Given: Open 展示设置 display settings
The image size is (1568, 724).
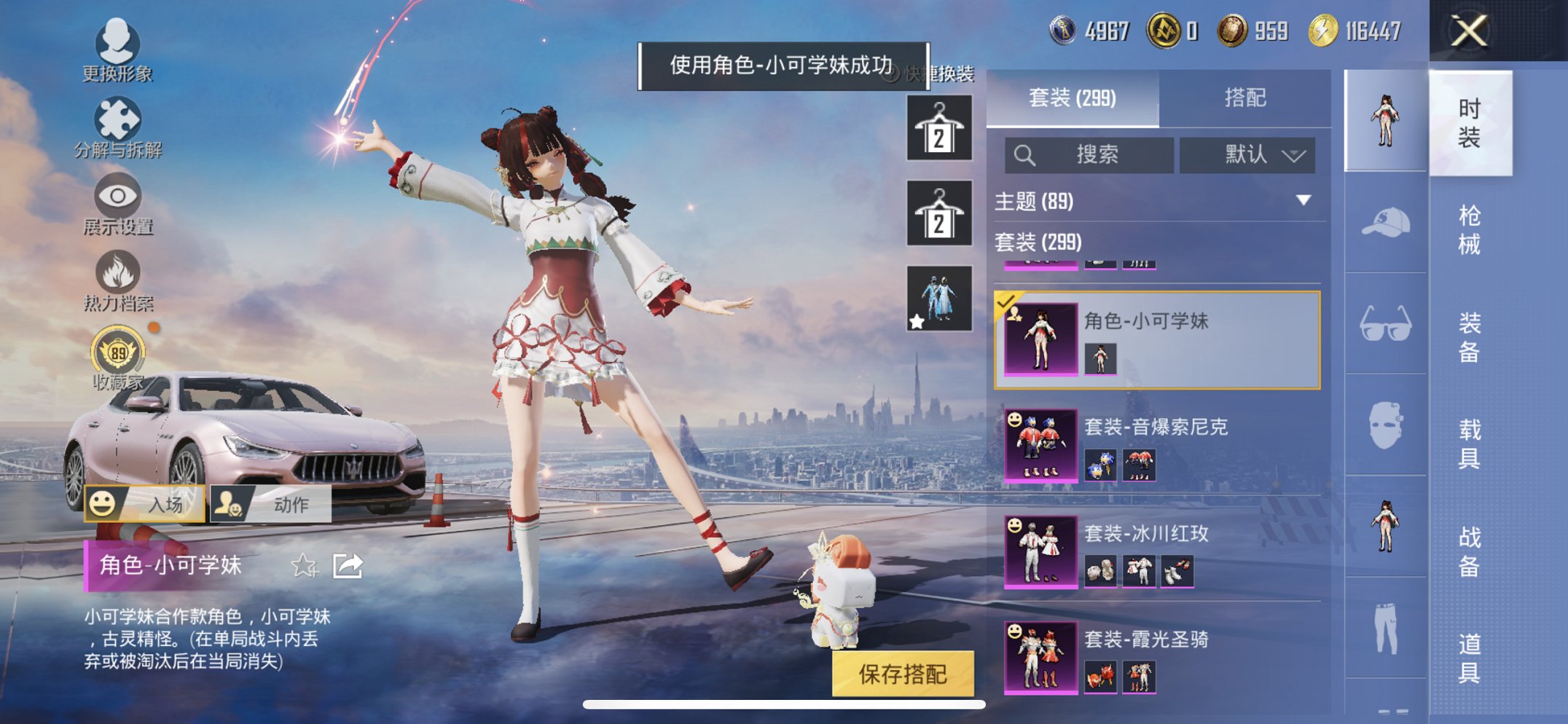Looking at the screenshot, I should click(117, 200).
